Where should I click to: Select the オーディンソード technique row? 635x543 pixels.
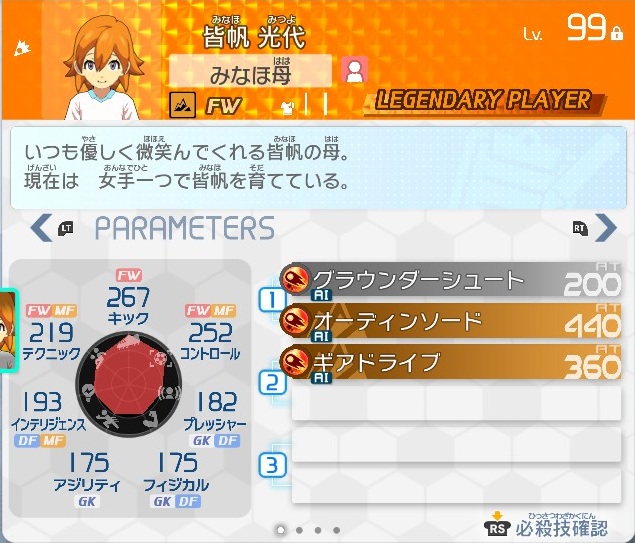(450, 322)
